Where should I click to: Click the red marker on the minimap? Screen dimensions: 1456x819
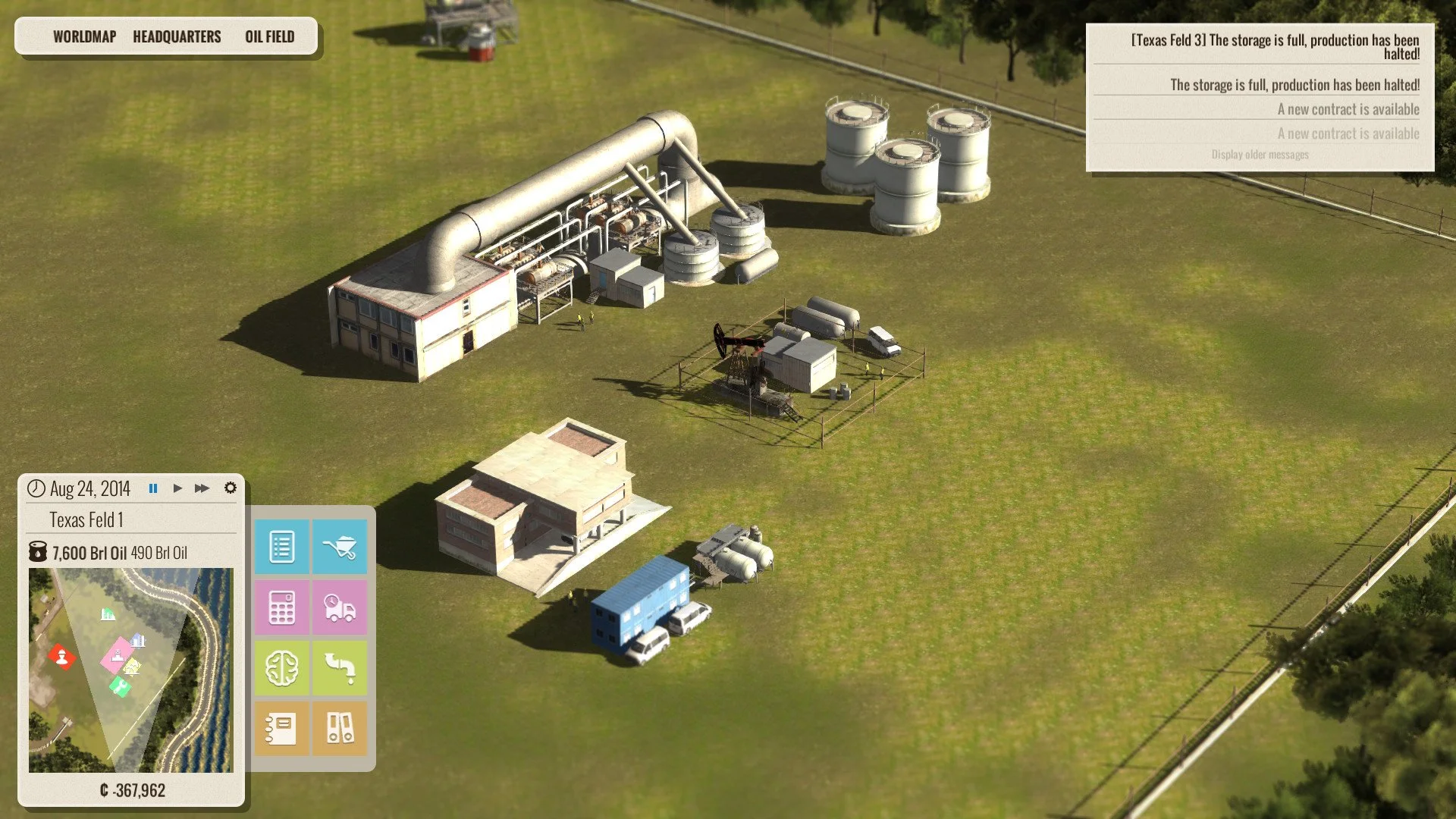coord(61,656)
